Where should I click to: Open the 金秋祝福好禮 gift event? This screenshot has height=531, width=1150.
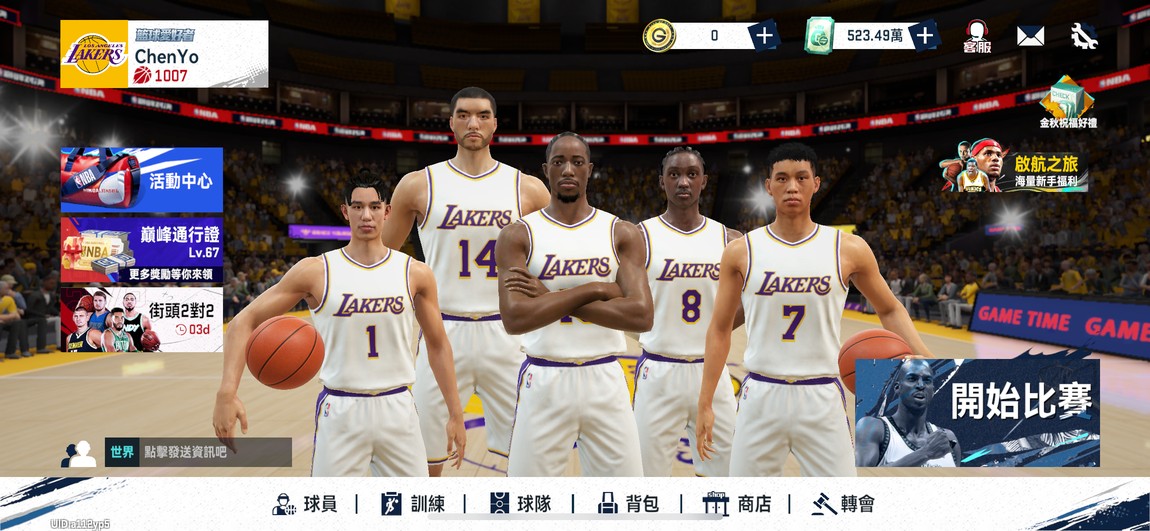[x=1067, y=102]
